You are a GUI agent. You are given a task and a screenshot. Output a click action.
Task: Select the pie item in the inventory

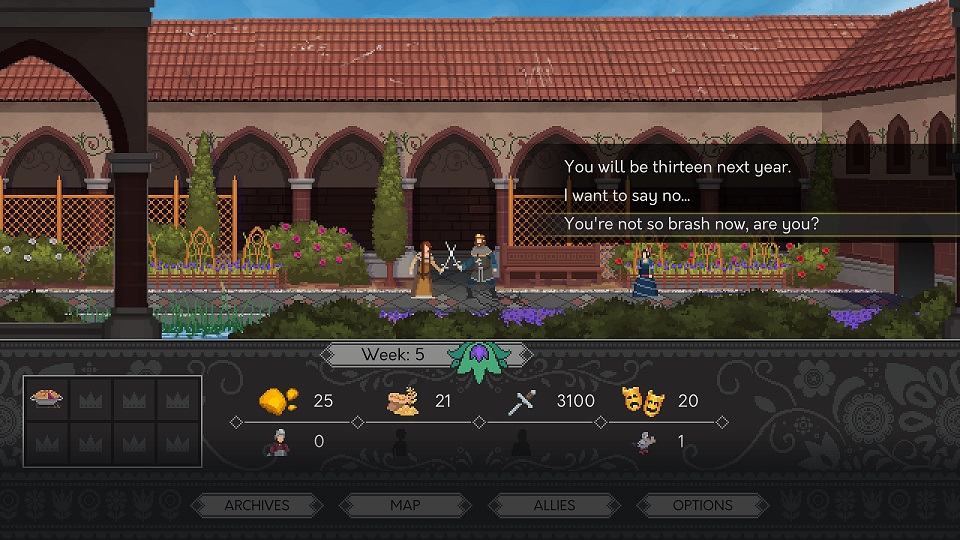point(46,399)
